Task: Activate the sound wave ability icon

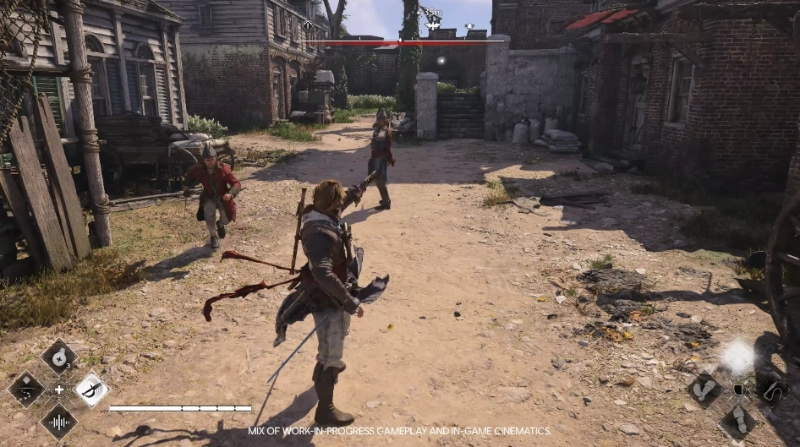Action: (59, 420)
